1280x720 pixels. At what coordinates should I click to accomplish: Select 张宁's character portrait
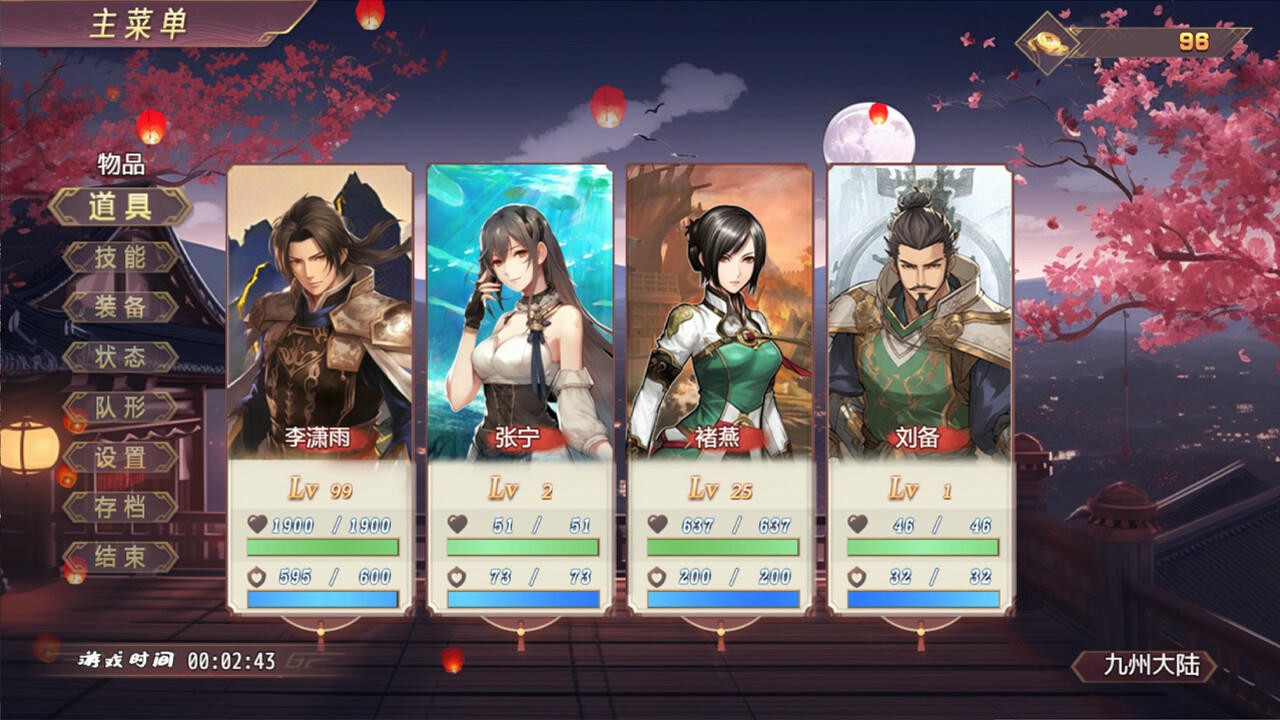click(520, 310)
